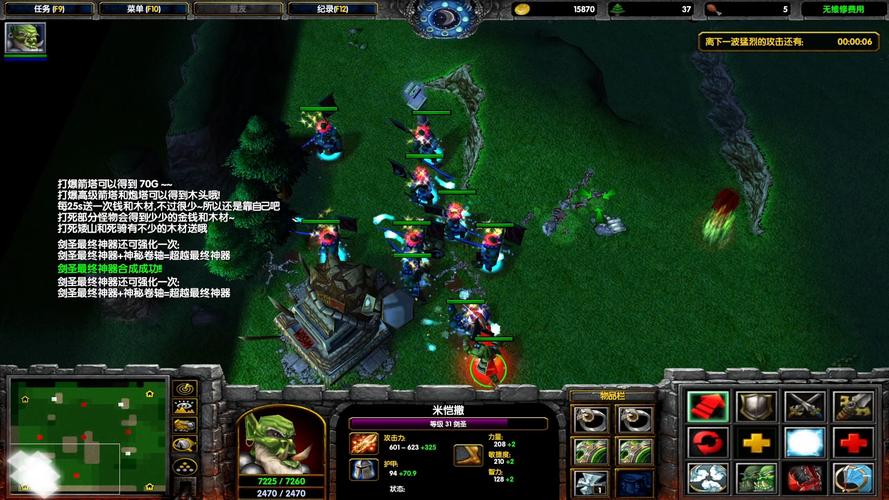889x500 pixels.
Task: Open the formation toggle button beside minimap
Action: [x=184, y=466]
